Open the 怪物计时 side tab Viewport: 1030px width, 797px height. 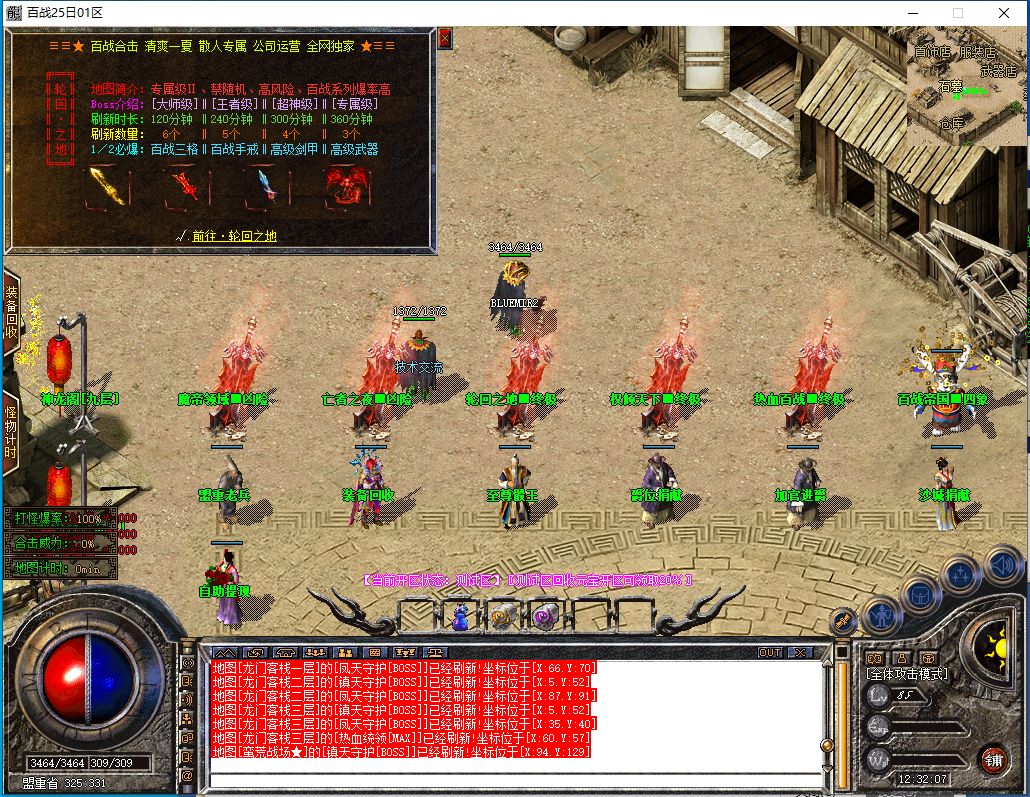(x=11, y=432)
